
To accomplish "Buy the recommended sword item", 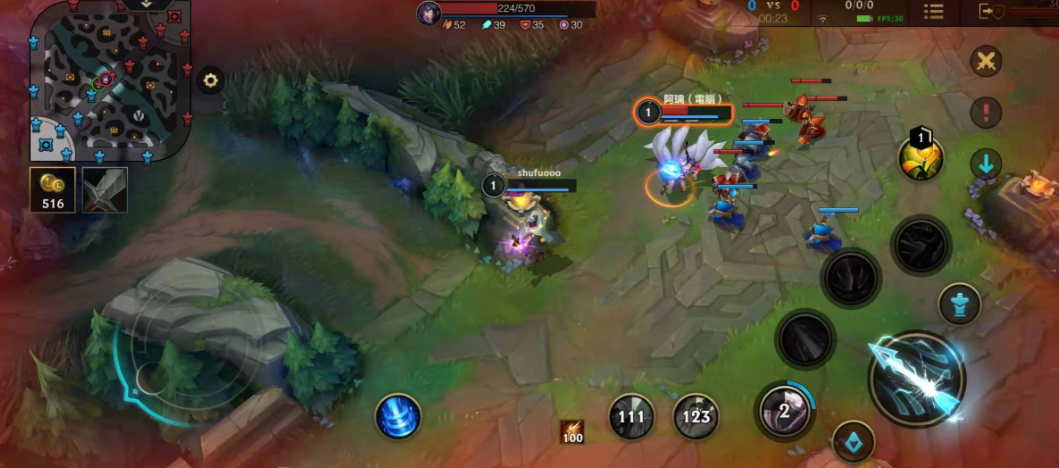I will click(104, 190).
